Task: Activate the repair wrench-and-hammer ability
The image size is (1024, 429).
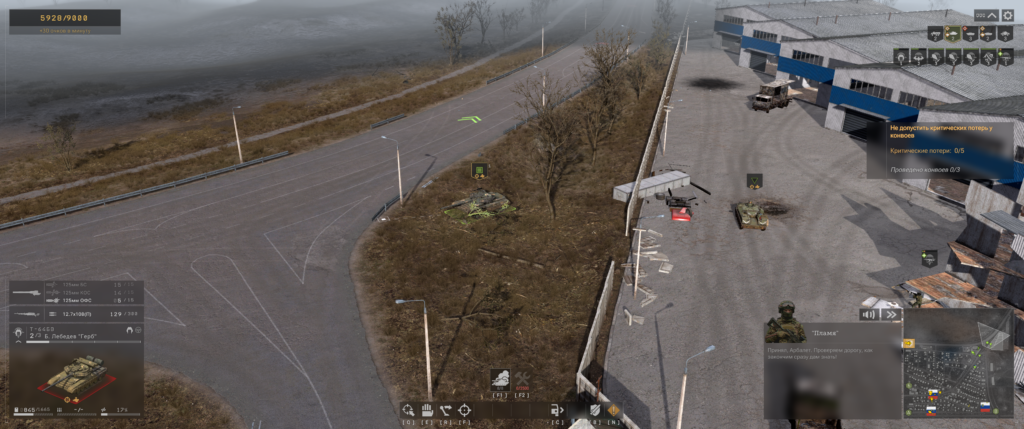Action: [x=521, y=379]
